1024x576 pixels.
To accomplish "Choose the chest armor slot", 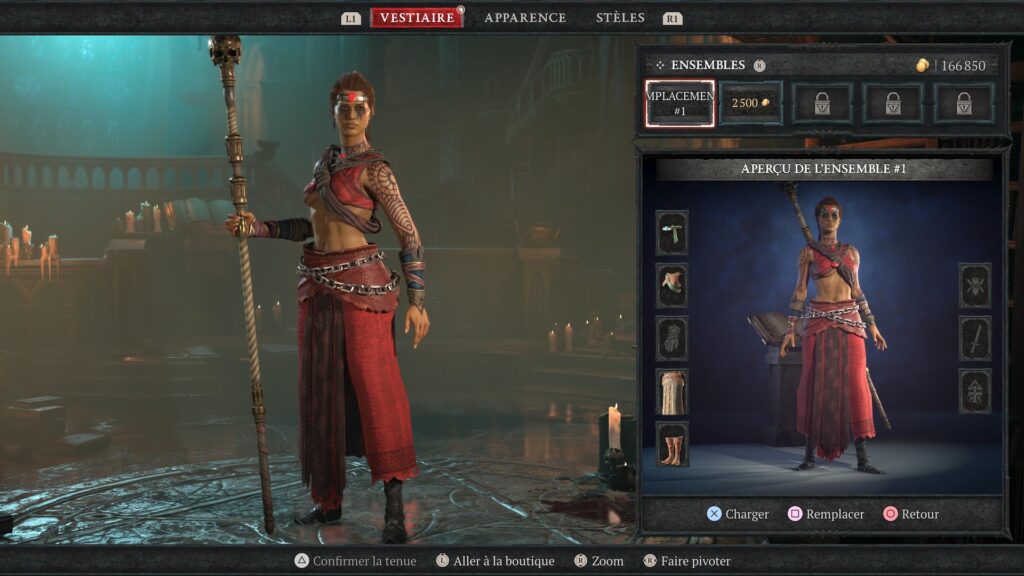I will (672, 285).
